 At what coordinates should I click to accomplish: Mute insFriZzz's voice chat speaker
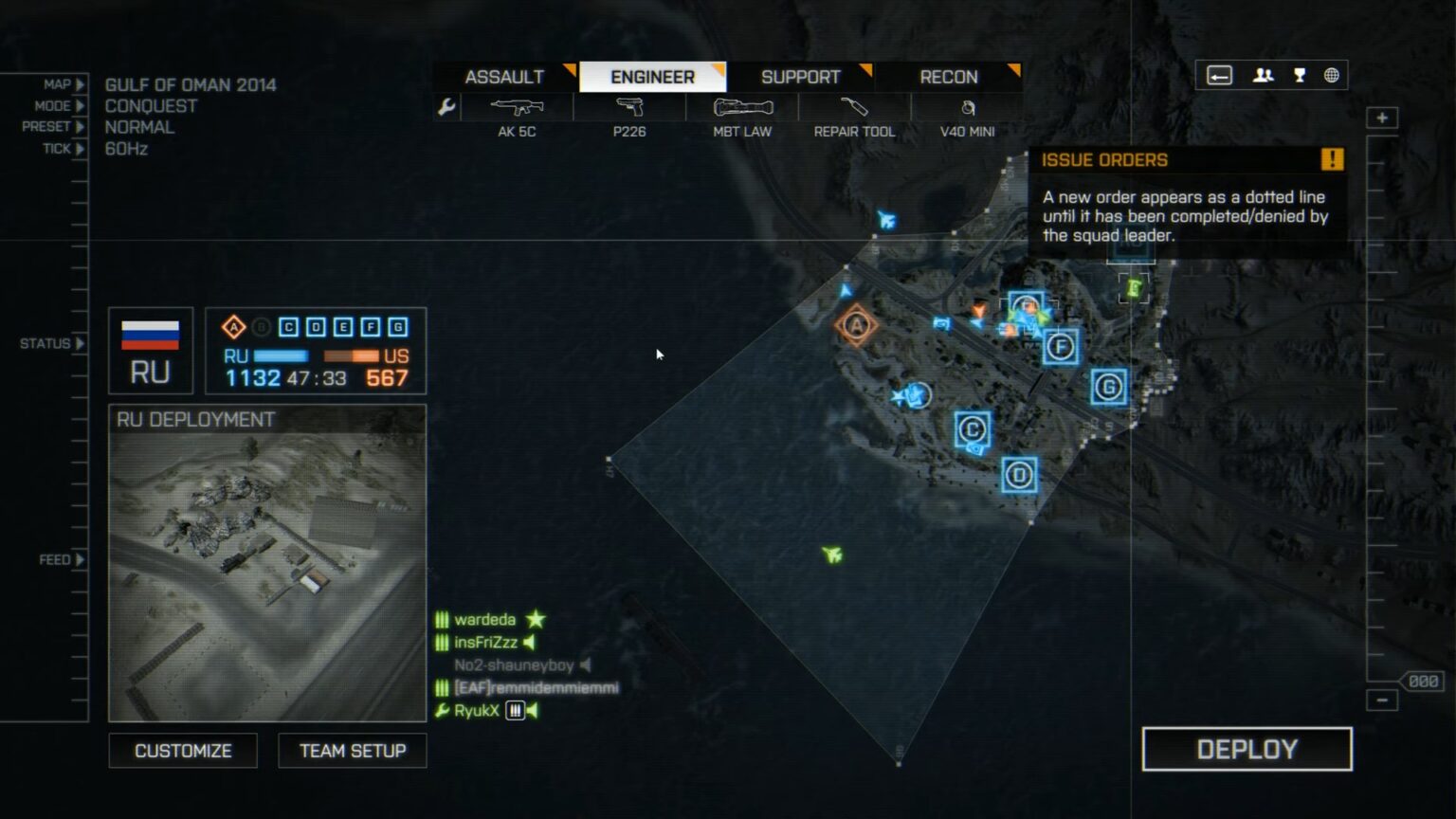(x=529, y=643)
